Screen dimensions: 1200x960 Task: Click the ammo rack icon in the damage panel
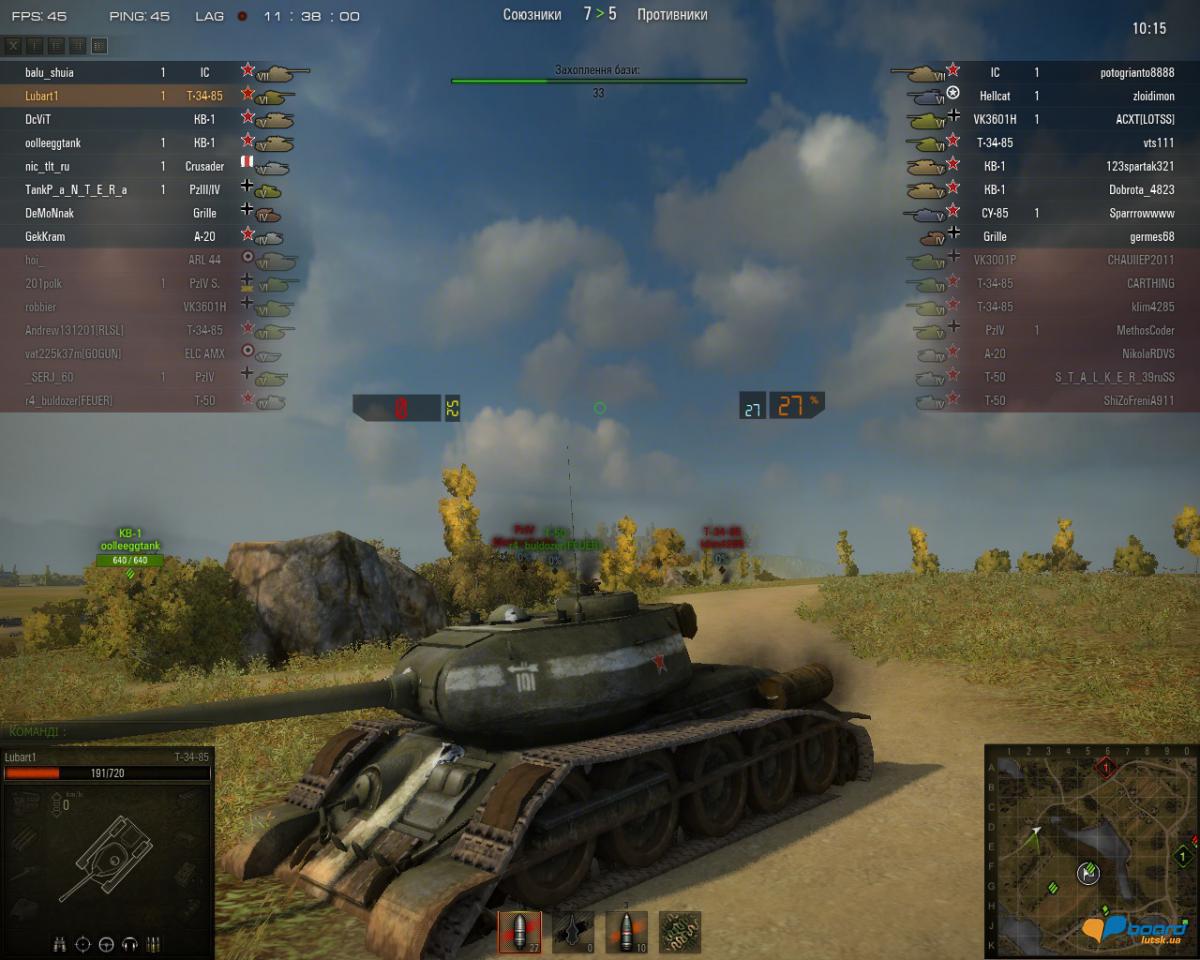click(154, 943)
